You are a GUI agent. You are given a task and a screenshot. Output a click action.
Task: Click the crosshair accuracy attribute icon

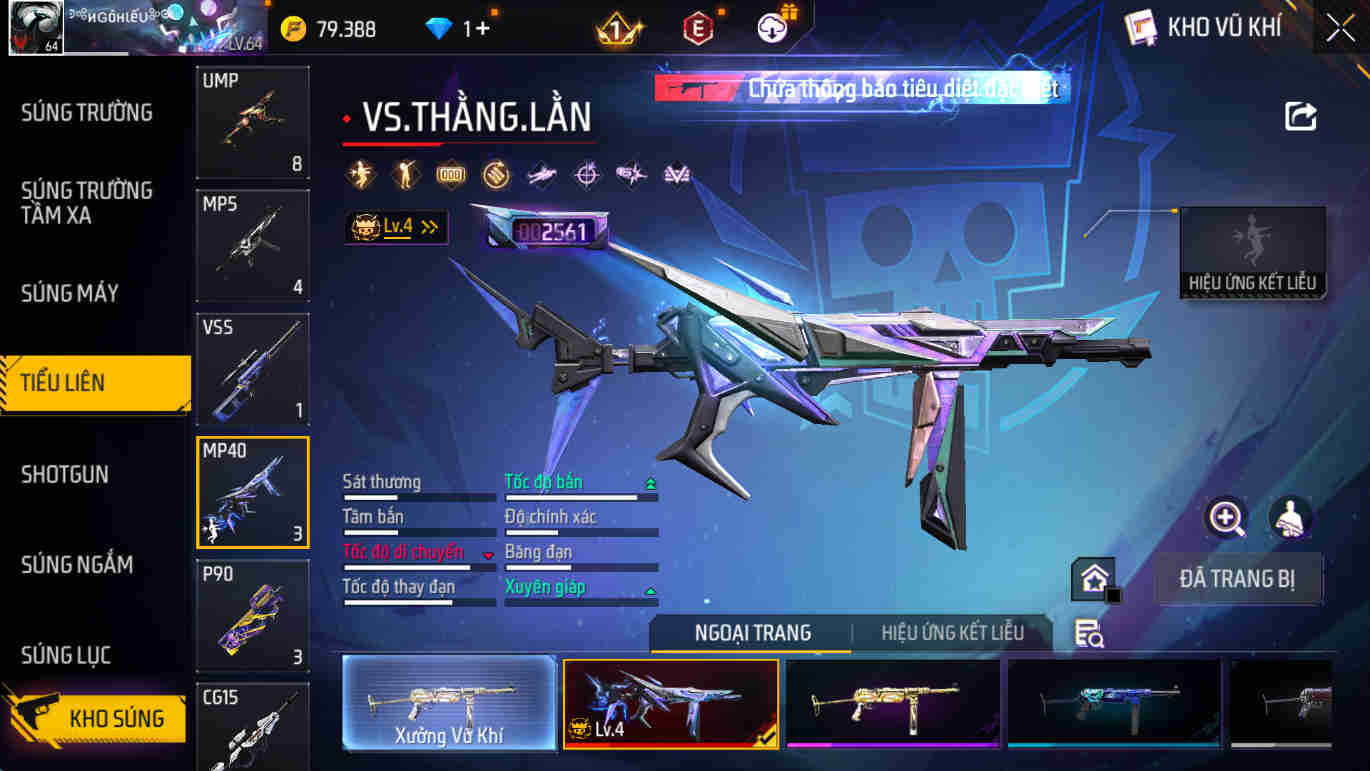pyautogui.click(x=586, y=174)
